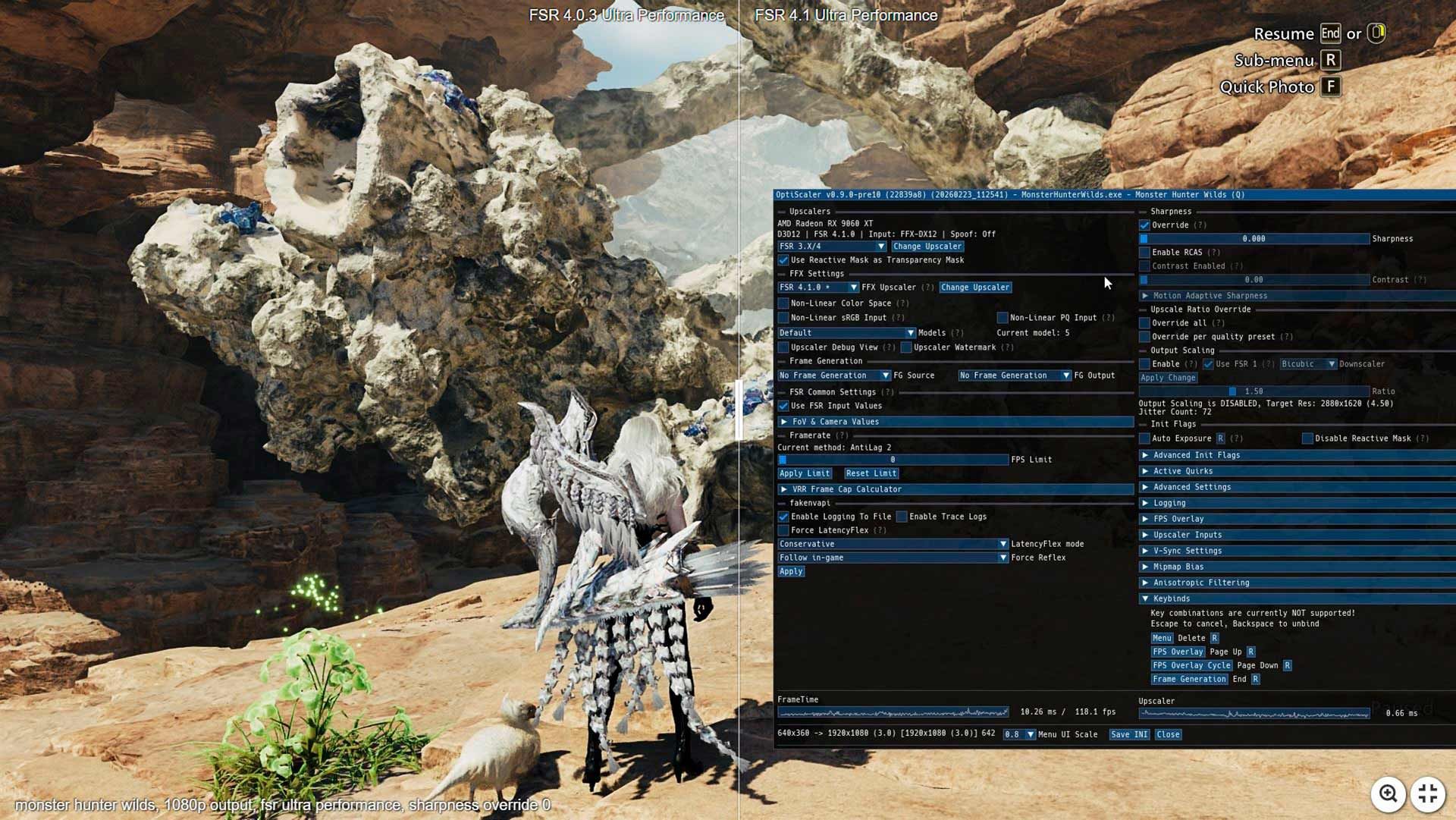Enable the RCAS checkbox
This screenshot has height=820, width=1456.
[1144, 251]
